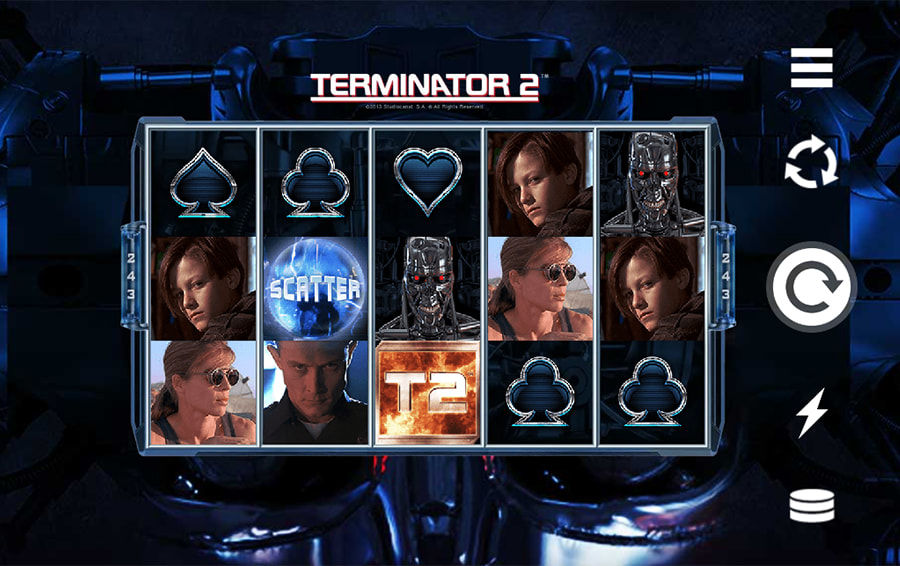Open the hamburger menu
Screen dimensions: 900x566
coord(811,68)
